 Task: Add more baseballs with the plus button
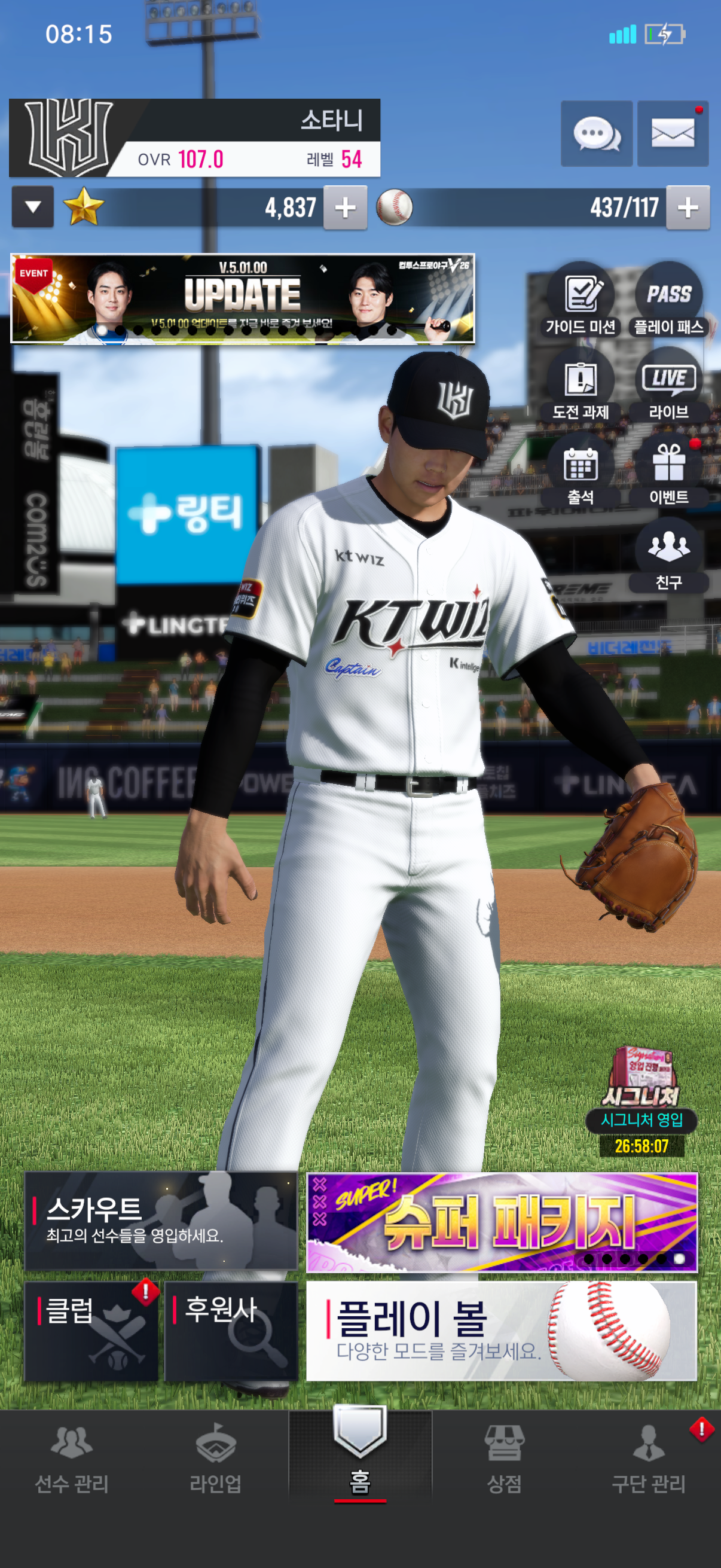[688, 208]
